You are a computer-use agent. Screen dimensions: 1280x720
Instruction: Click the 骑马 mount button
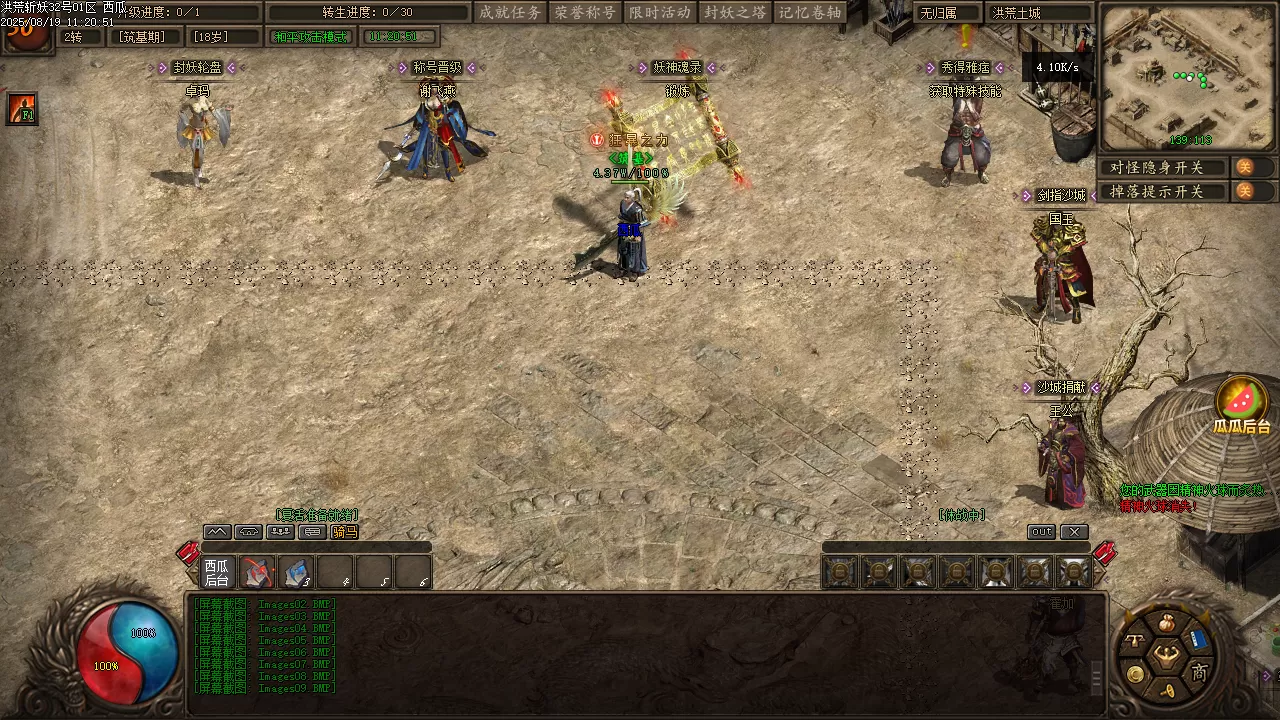344,532
